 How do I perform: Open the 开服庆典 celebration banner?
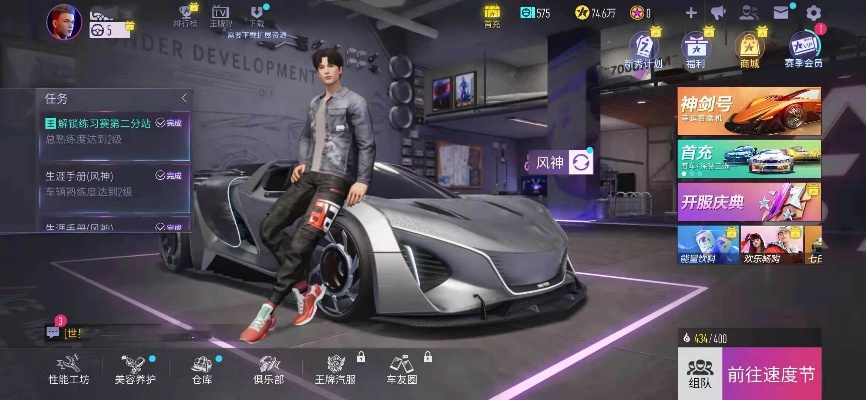pyautogui.click(x=749, y=199)
